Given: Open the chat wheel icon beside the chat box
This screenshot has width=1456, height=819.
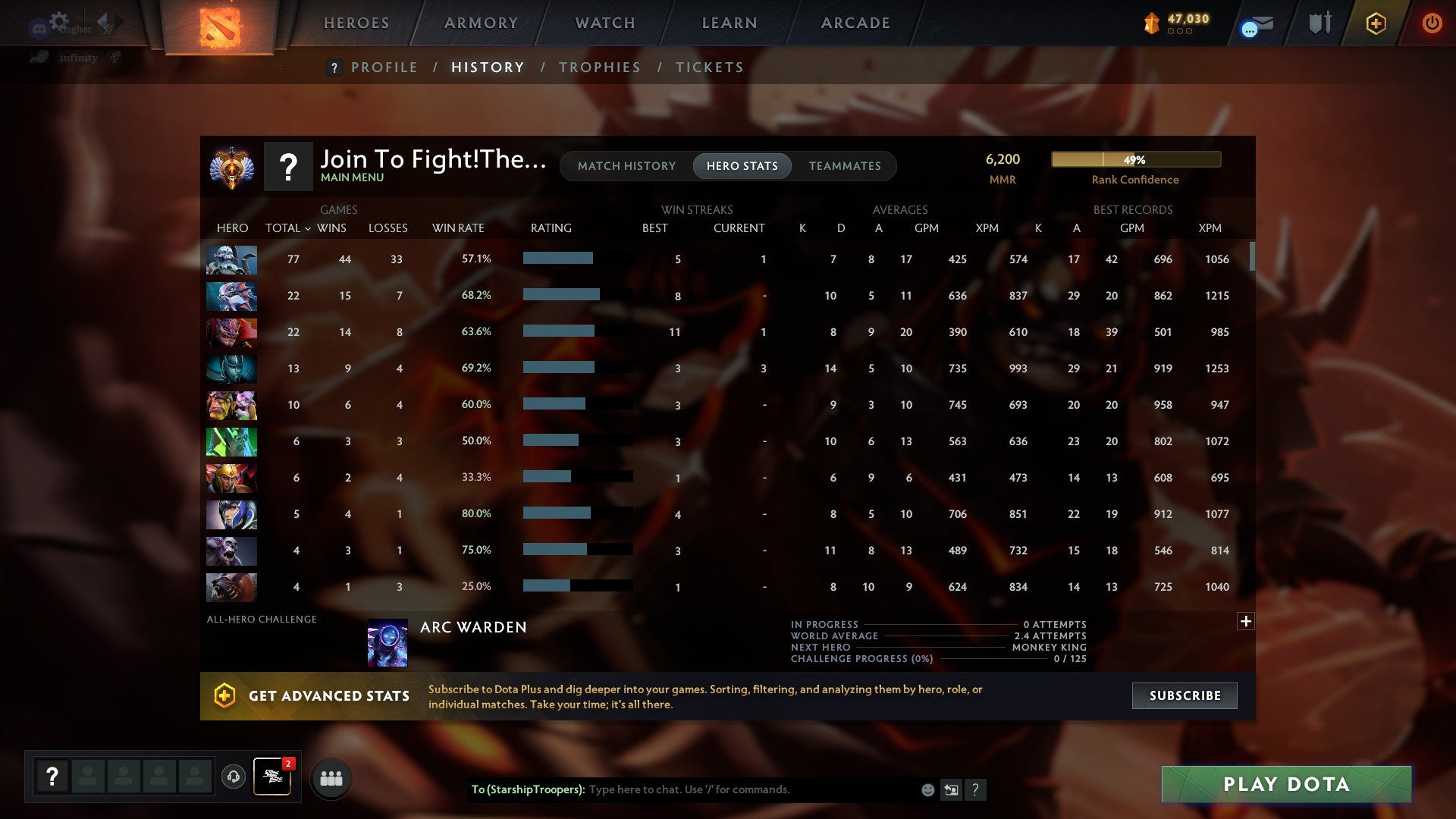Looking at the screenshot, I should click(951, 789).
